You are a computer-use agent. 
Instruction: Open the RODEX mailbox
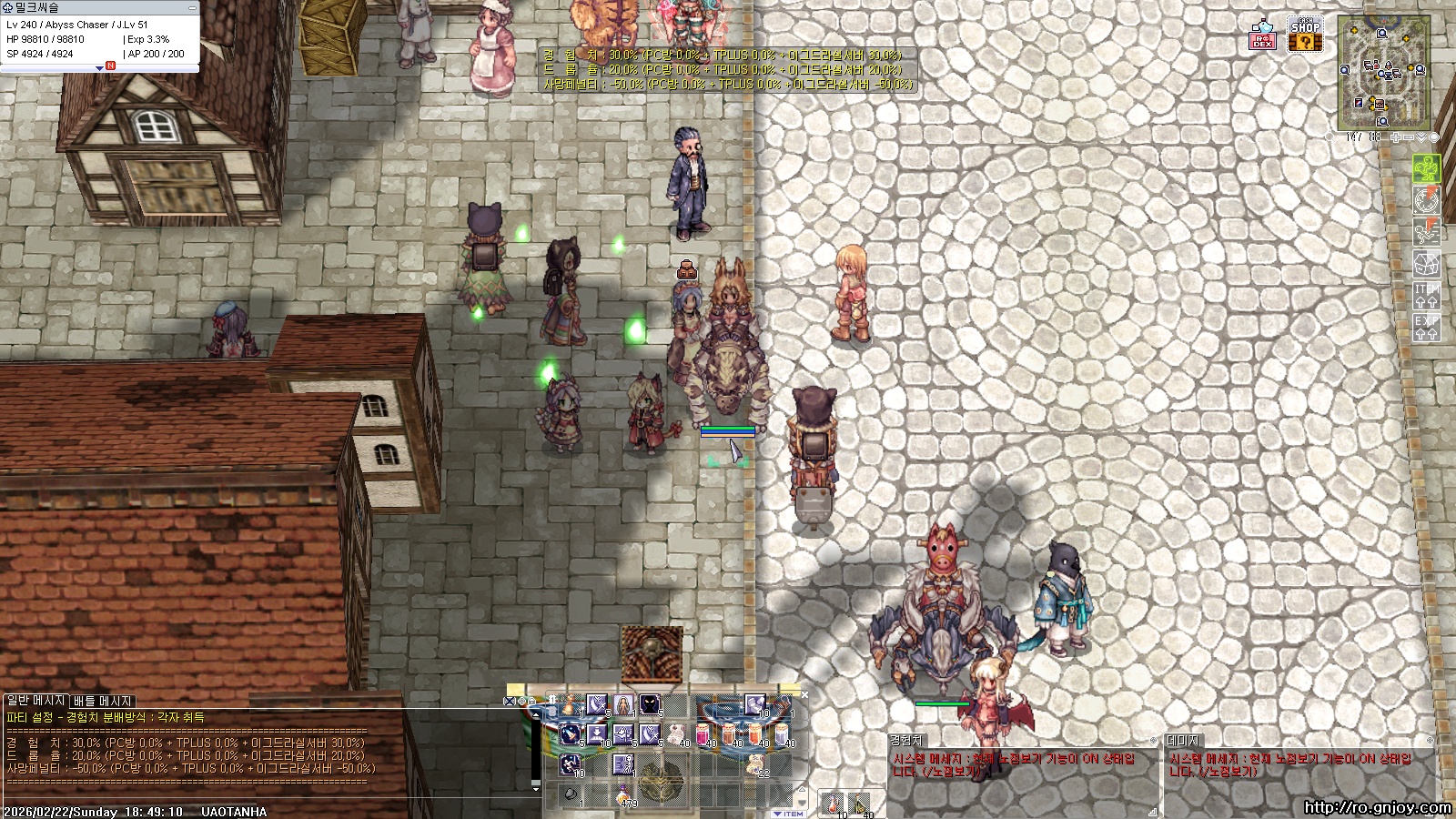tap(1262, 35)
